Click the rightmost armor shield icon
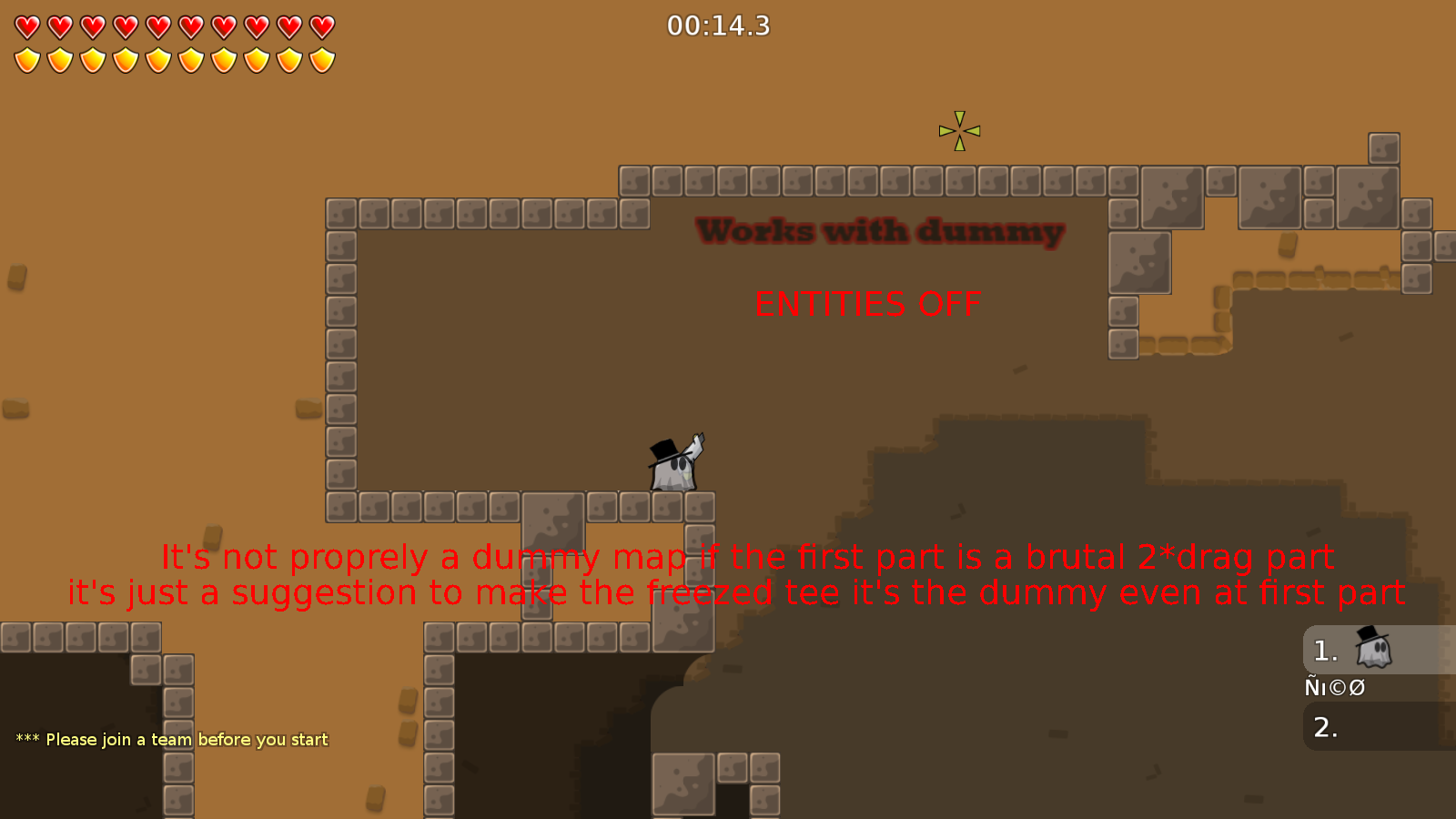 click(320, 58)
